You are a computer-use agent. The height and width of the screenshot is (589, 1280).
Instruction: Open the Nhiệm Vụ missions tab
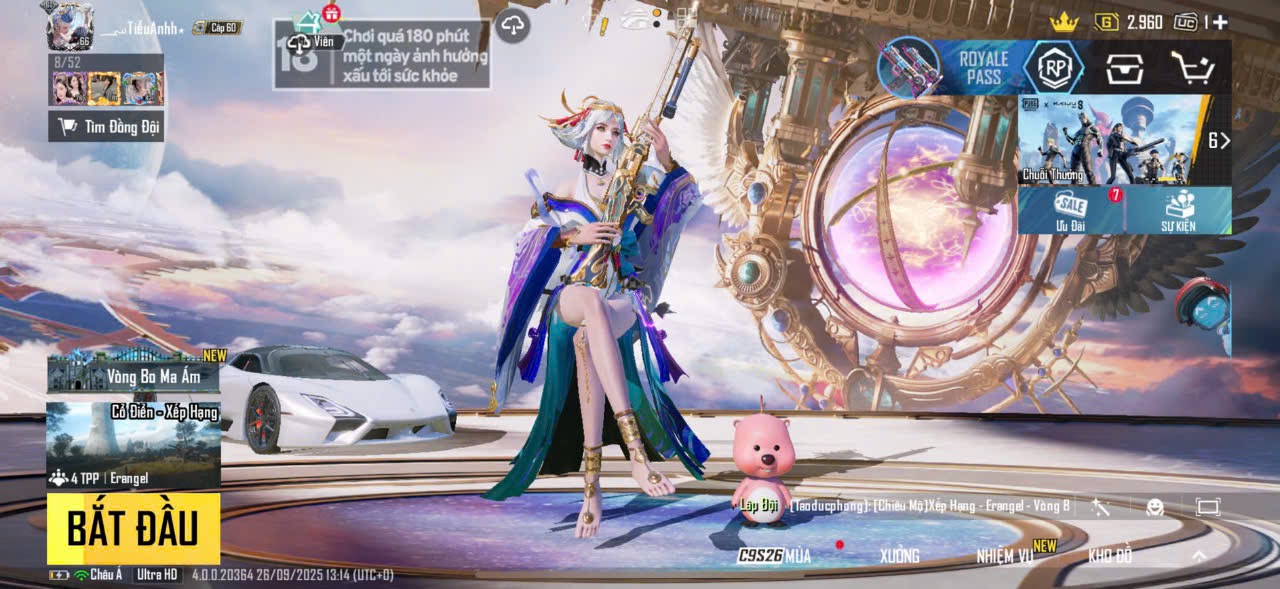(x=1006, y=556)
